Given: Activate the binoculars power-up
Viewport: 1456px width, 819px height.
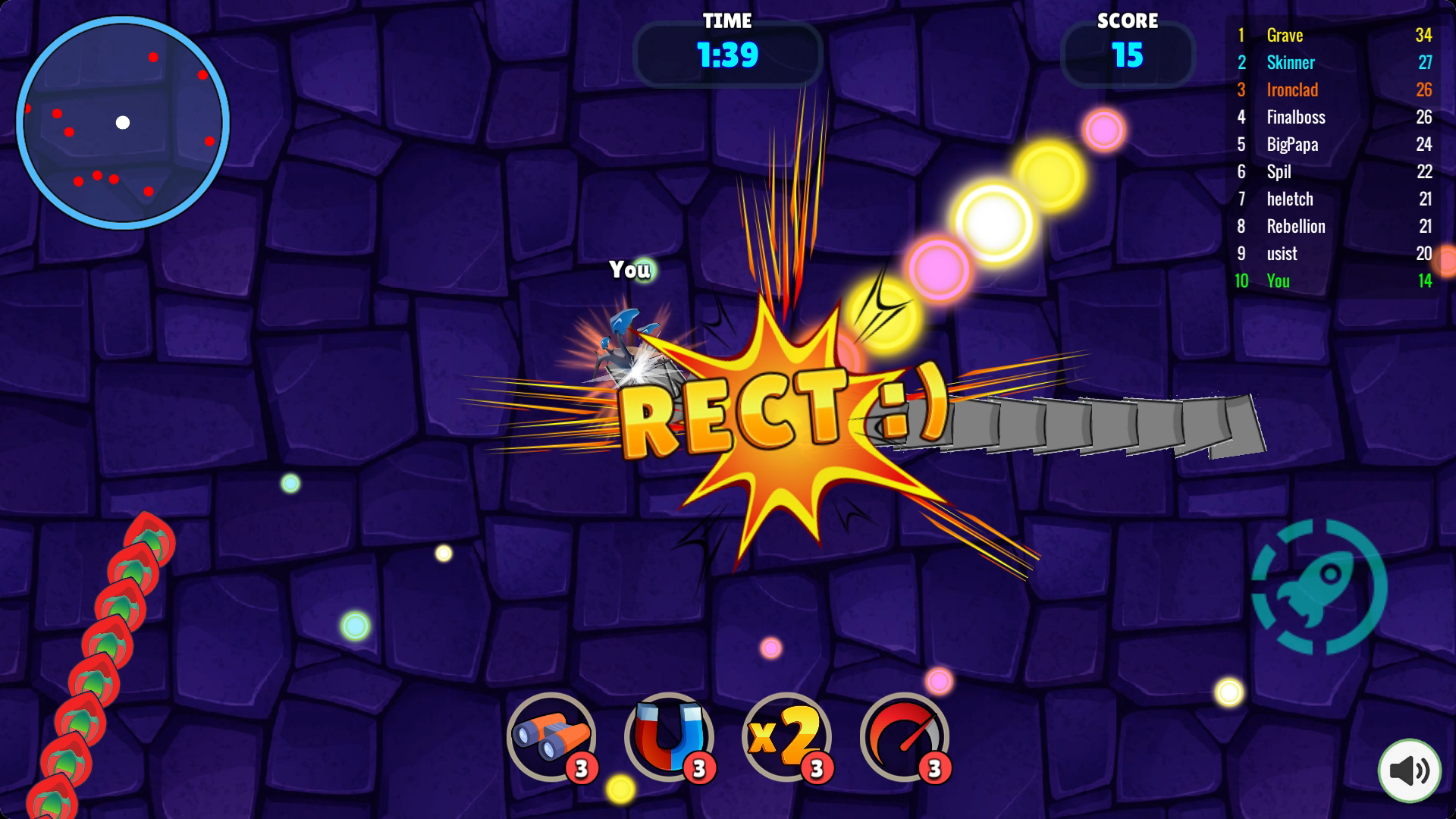Looking at the screenshot, I should (x=551, y=736).
